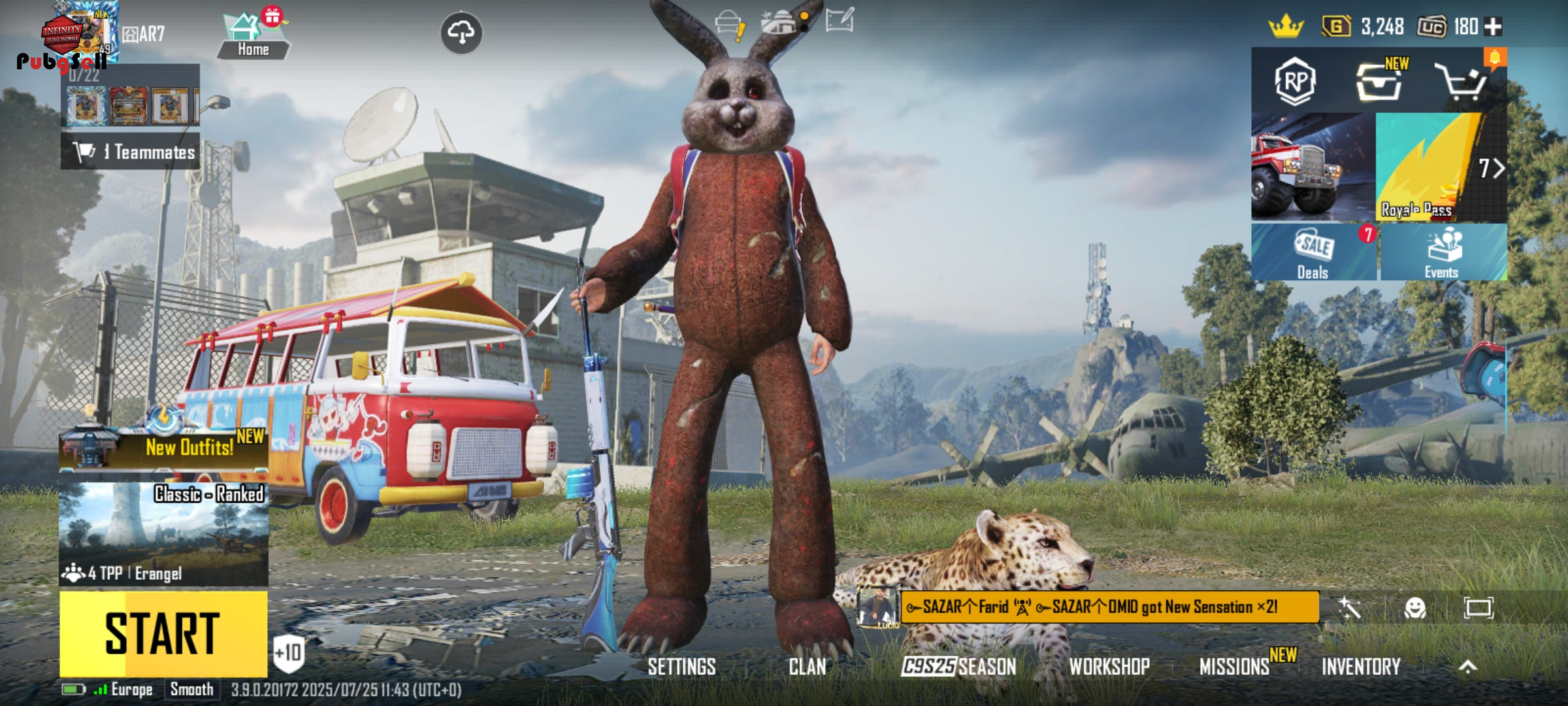The height and width of the screenshot is (706, 1568).
Task: Open the New Outfits banner
Action: [163, 448]
